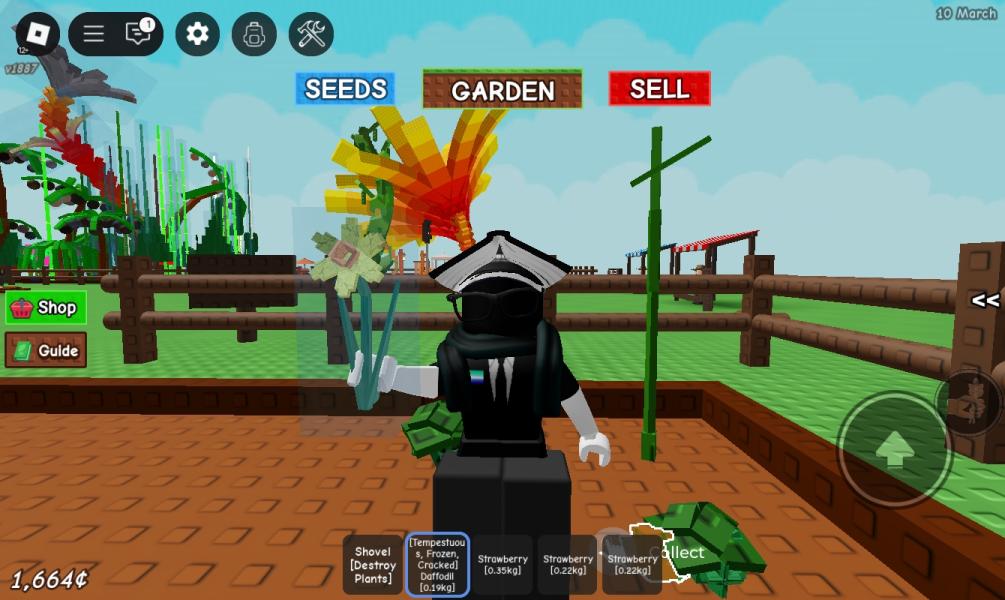Go to the GARDEN button
This screenshot has width=1005, height=600.
[x=502, y=90]
